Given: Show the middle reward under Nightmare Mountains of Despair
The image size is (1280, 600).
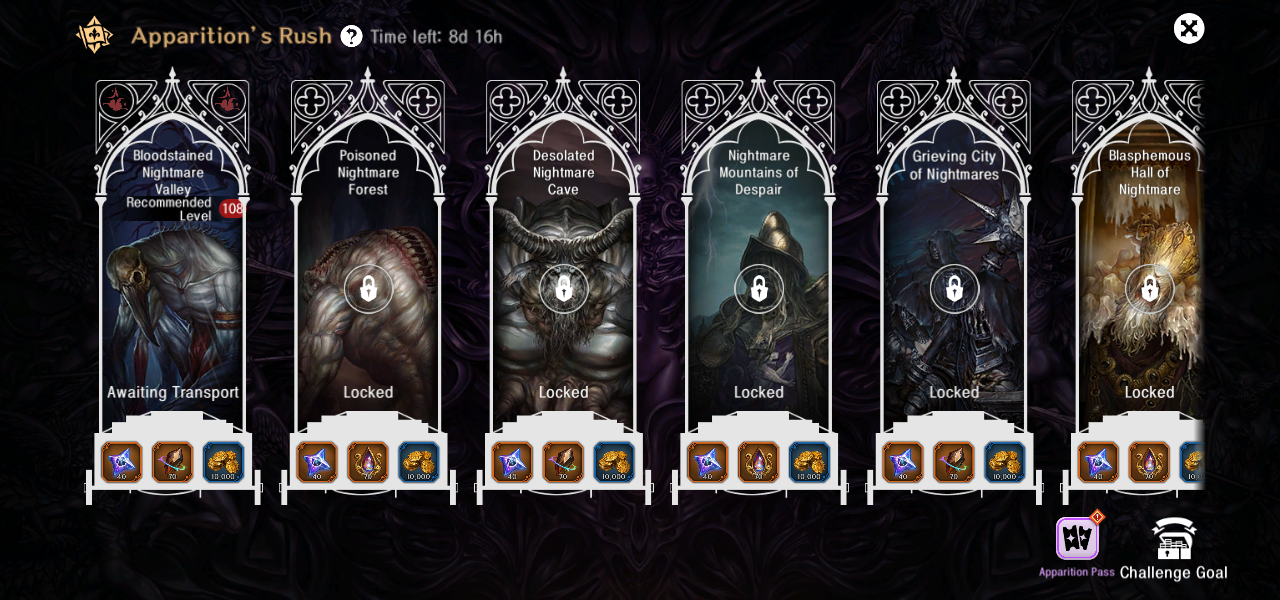Looking at the screenshot, I should [759, 462].
